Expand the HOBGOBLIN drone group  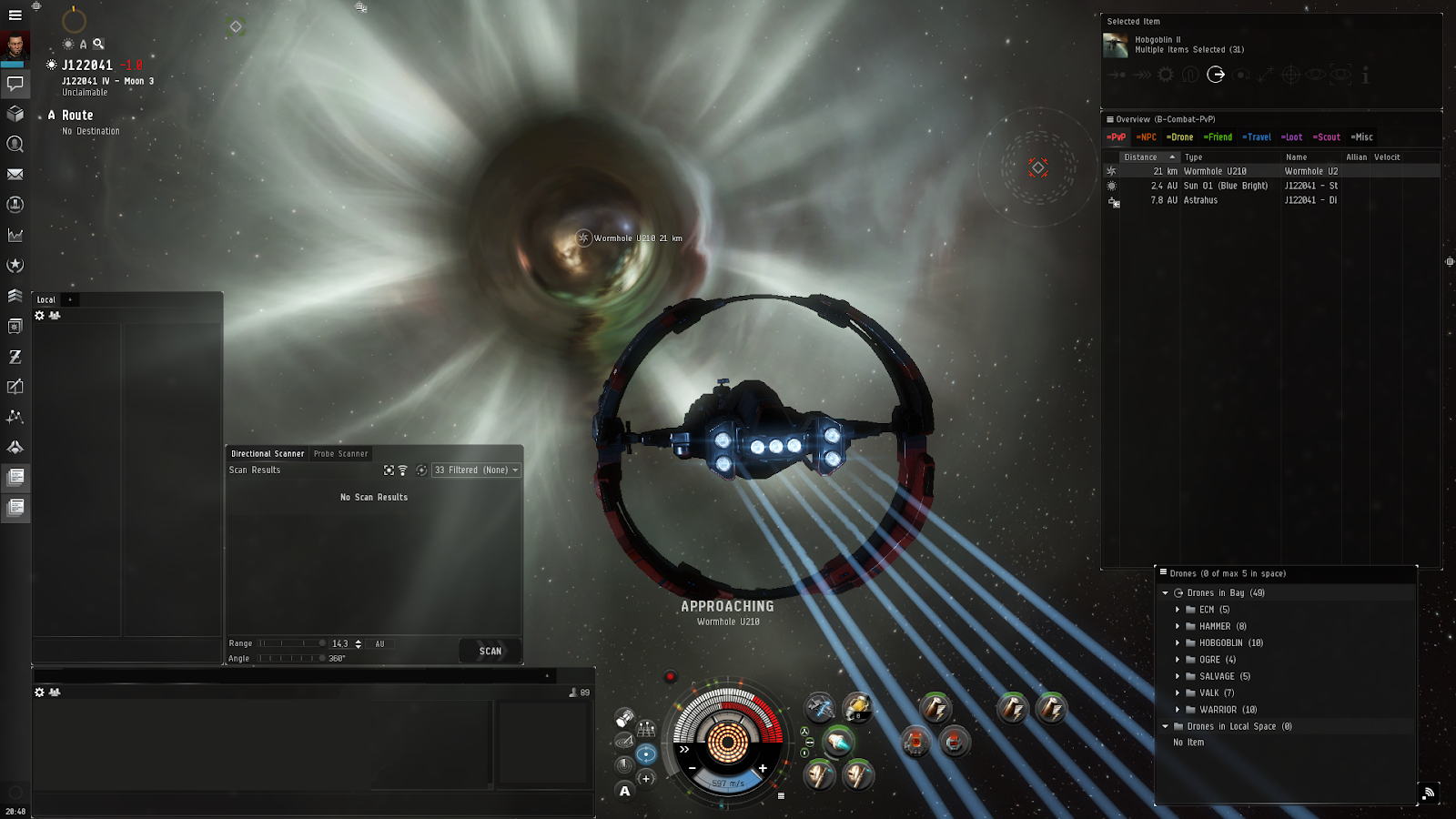click(x=1178, y=642)
